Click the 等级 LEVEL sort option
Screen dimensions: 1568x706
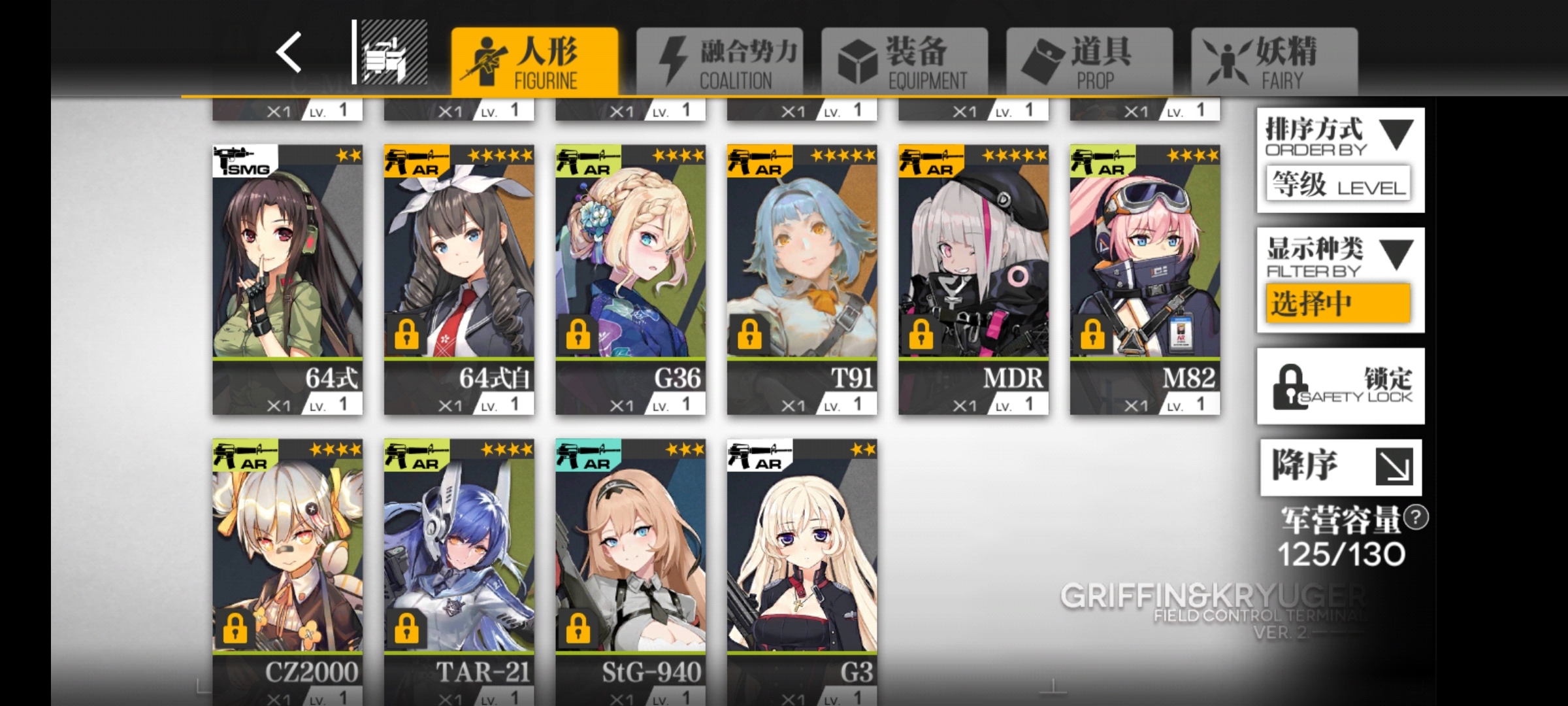click(1340, 185)
